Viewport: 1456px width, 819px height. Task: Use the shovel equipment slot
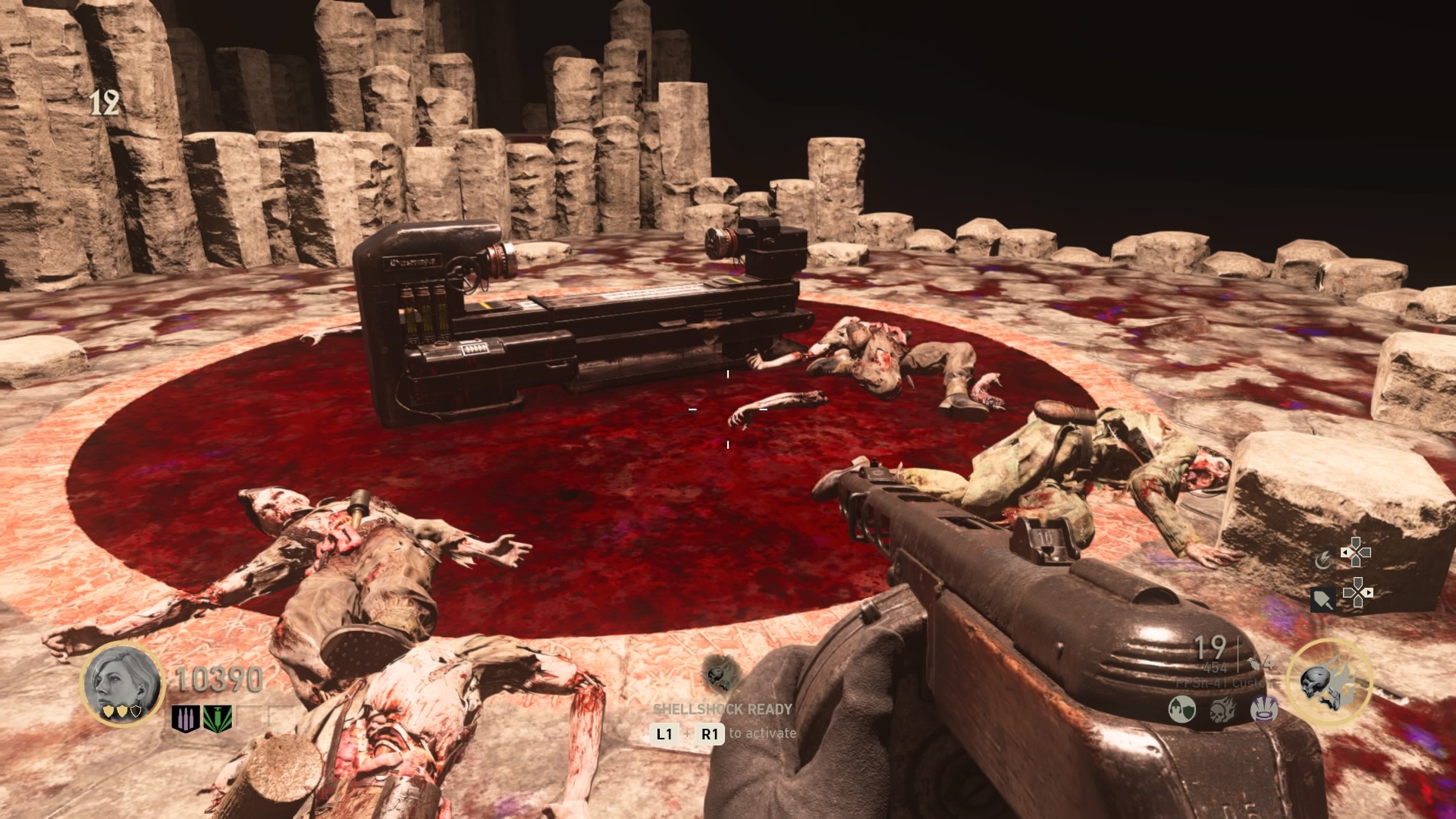click(x=1323, y=600)
